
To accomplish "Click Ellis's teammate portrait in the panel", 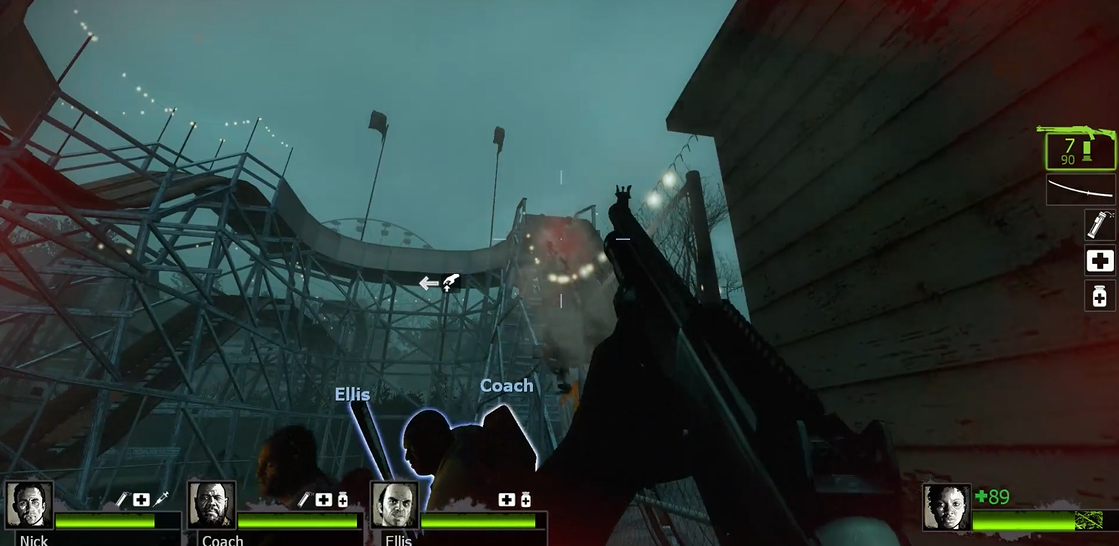I will pyautogui.click(x=394, y=505).
